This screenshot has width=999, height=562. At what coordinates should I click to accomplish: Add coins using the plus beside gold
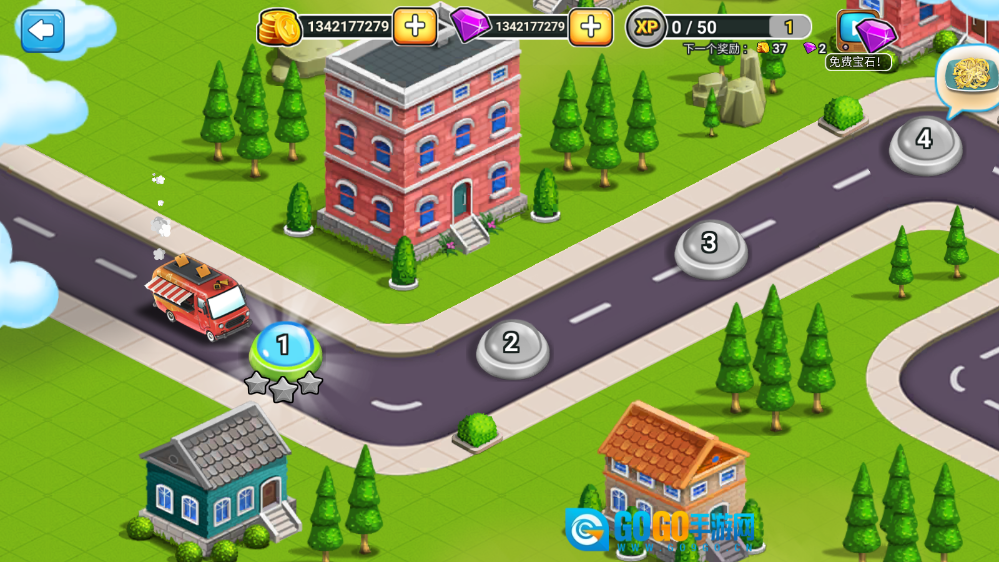tap(414, 27)
